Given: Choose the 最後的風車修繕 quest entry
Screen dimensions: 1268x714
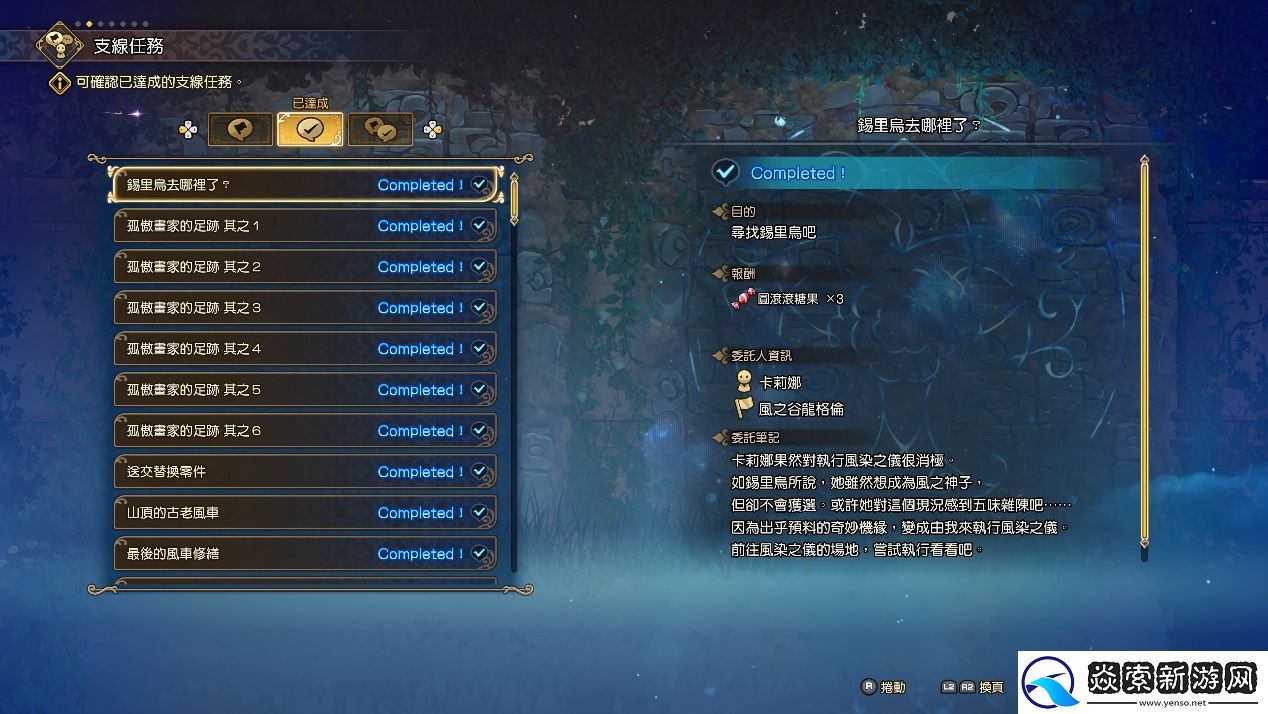Looking at the screenshot, I should (305, 554).
